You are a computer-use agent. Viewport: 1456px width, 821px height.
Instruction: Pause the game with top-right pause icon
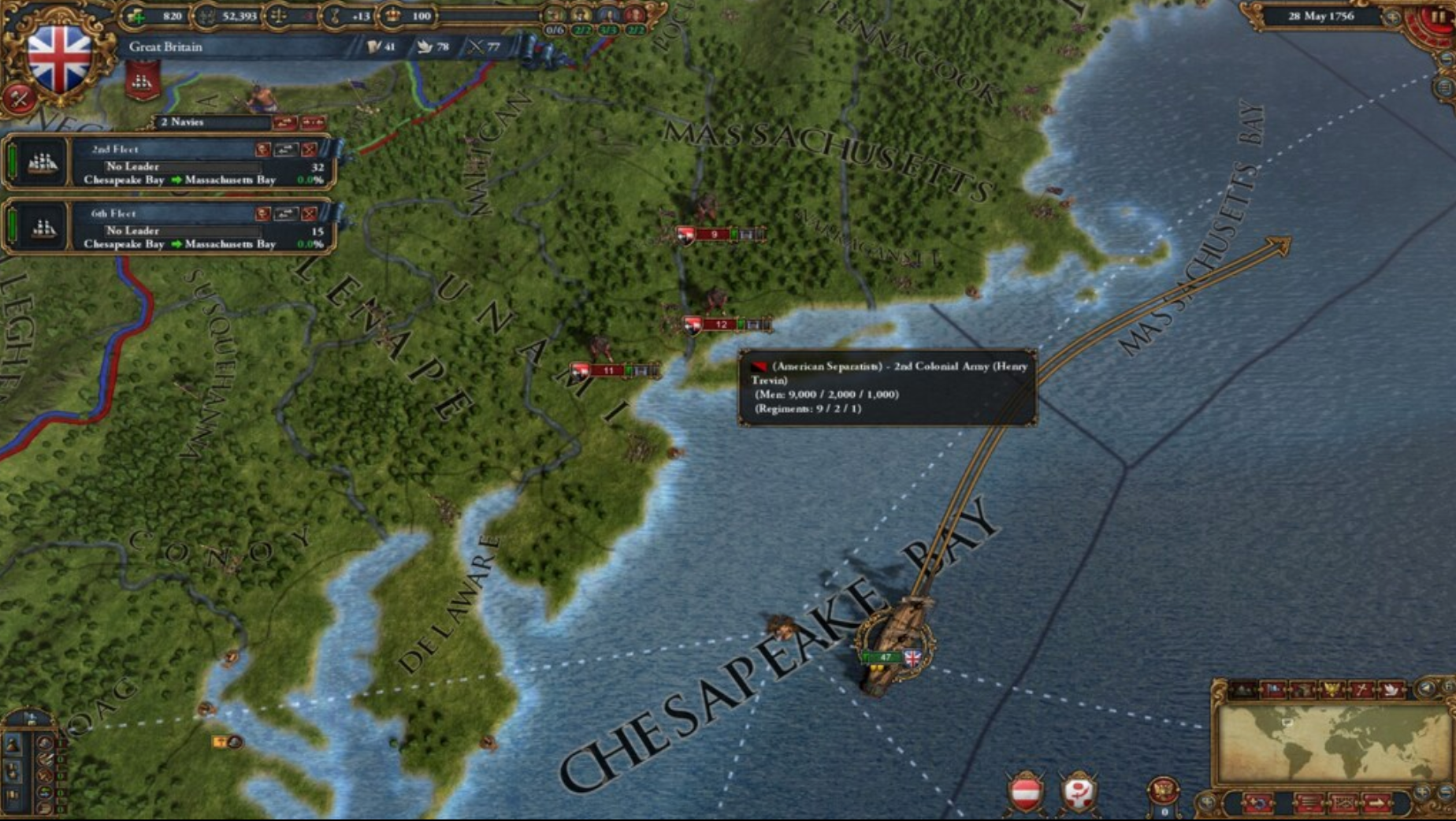point(1439,15)
